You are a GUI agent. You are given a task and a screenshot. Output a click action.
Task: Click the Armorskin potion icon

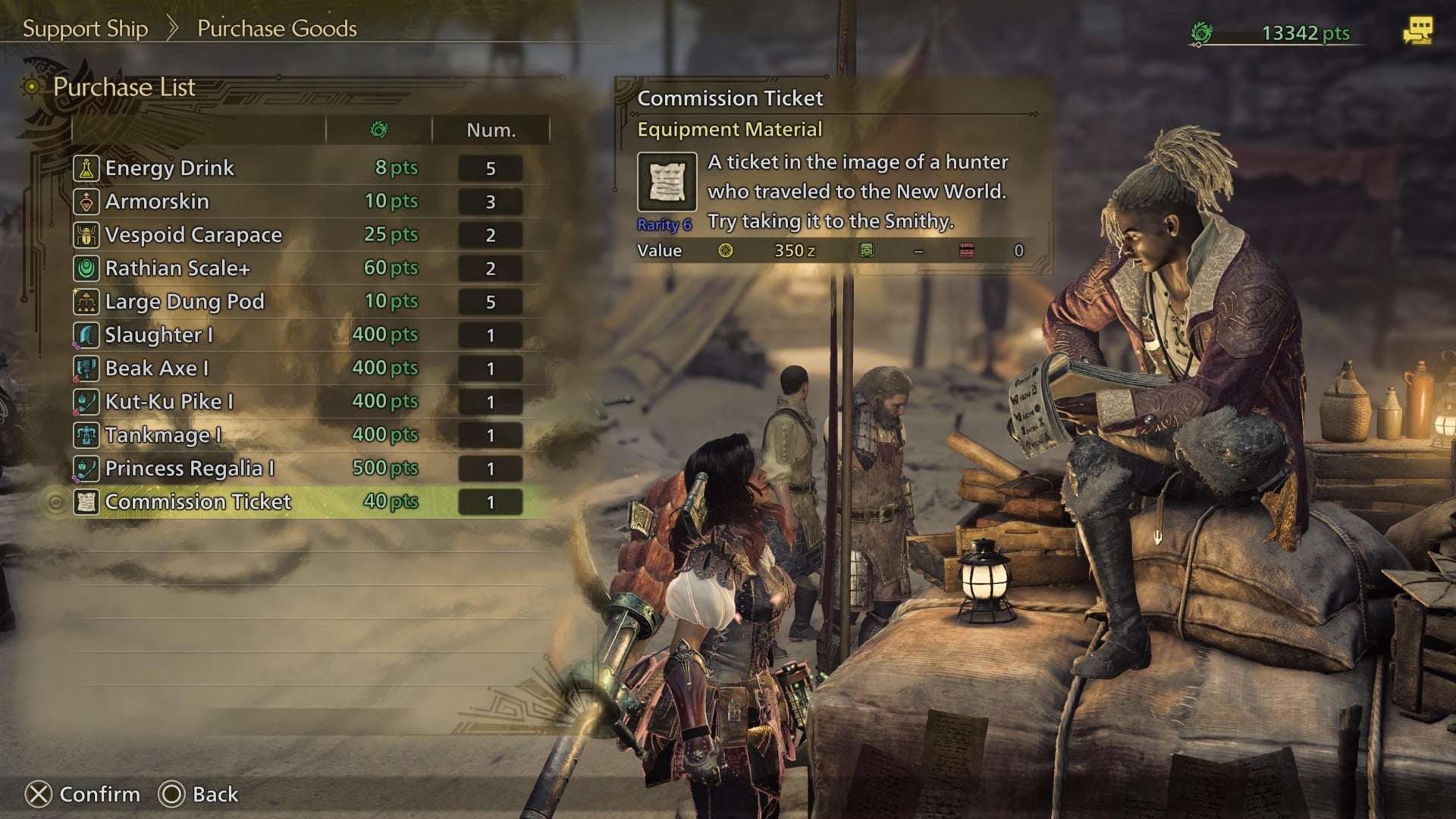[x=86, y=201]
